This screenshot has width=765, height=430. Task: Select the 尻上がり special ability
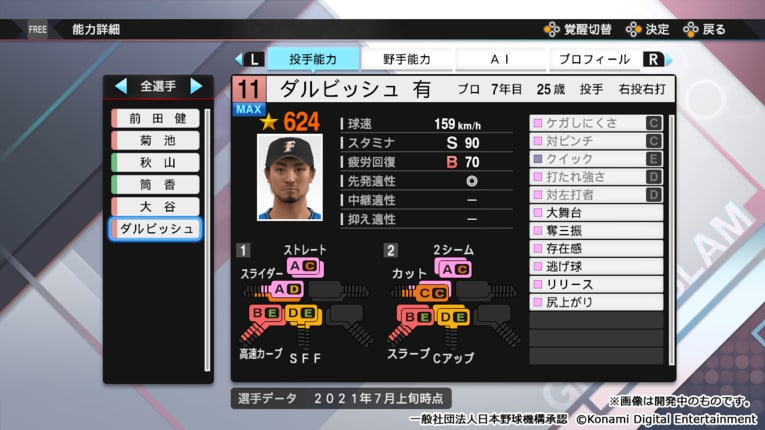click(x=595, y=302)
